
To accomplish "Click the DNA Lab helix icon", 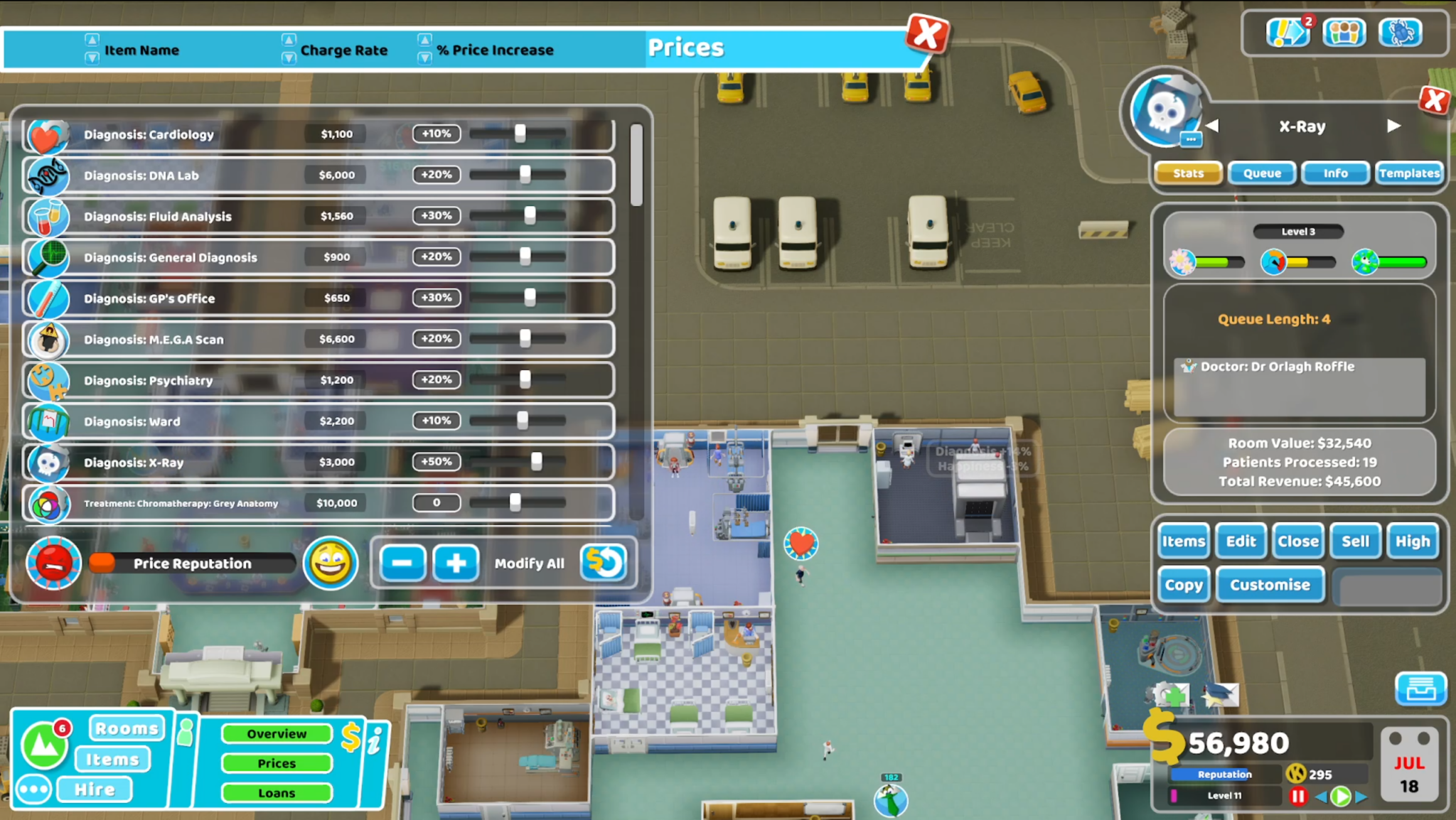I will coord(47,176).
